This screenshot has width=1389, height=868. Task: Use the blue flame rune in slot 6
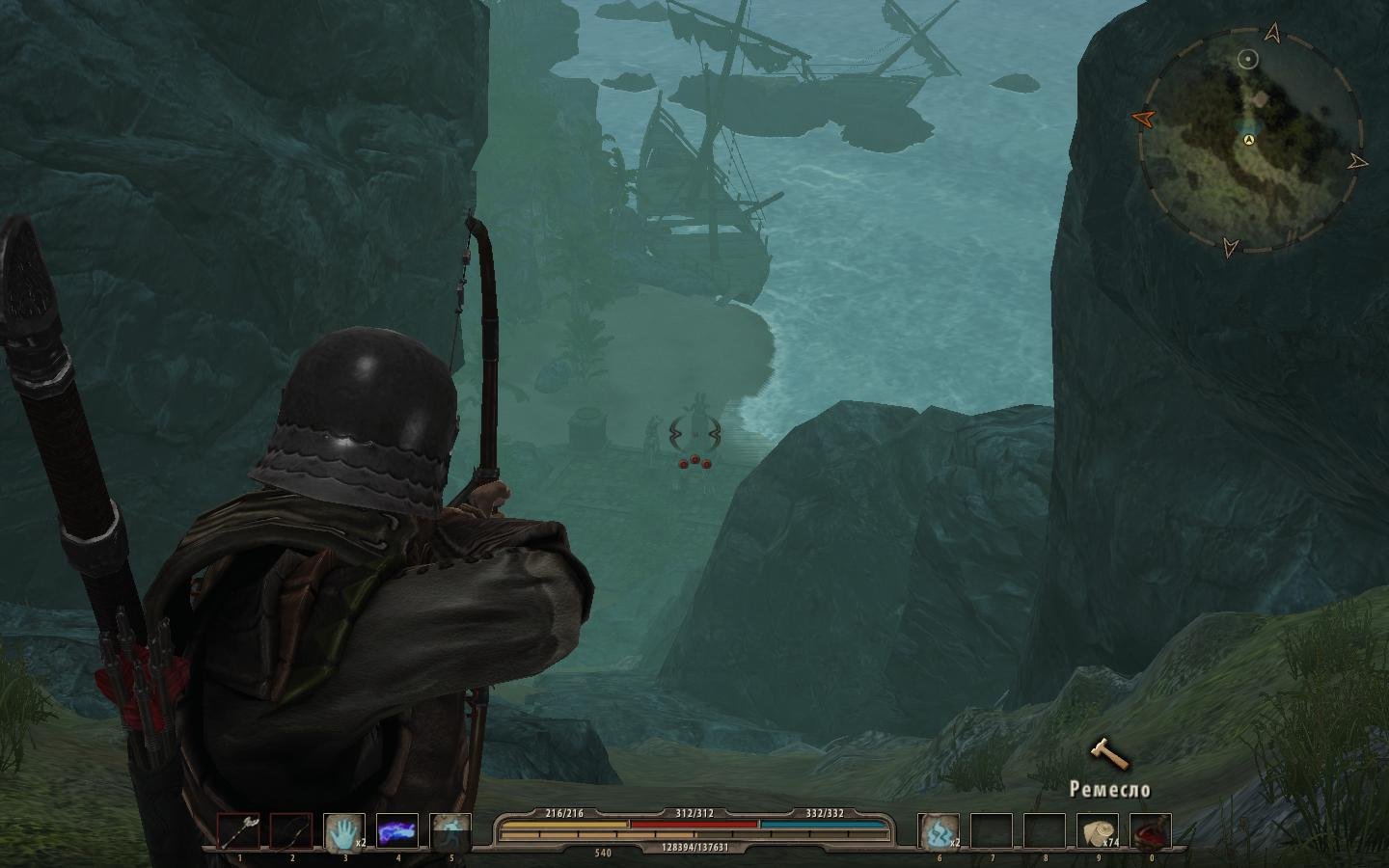tap(939, 831)
